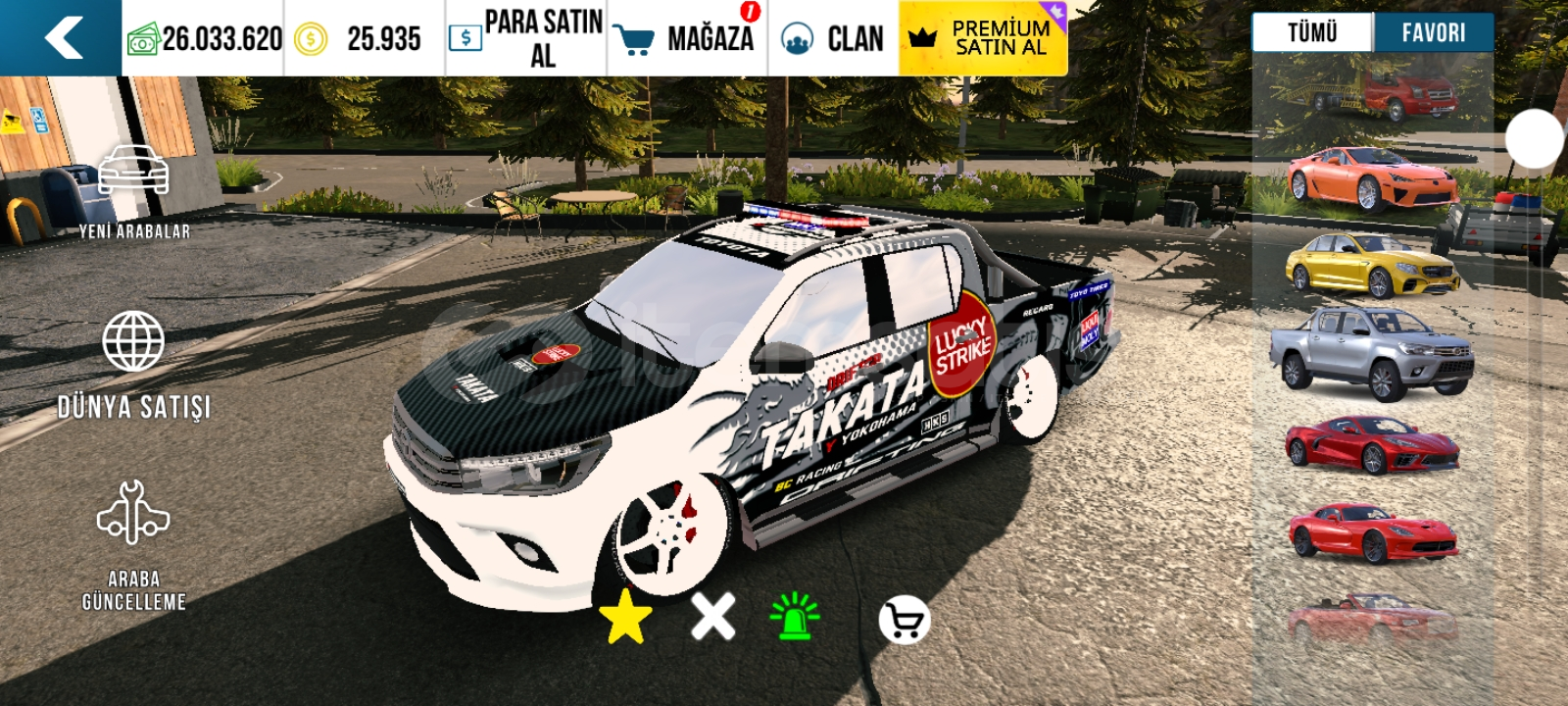Select the orange sports car thumbnail
Screen dimensions: 1568x706
pos(1371,178)
